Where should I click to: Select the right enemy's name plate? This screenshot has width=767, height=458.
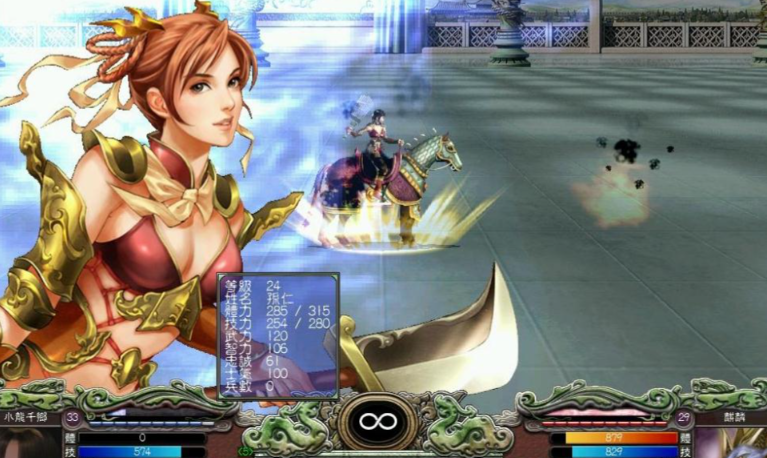(x=735, y=417)
